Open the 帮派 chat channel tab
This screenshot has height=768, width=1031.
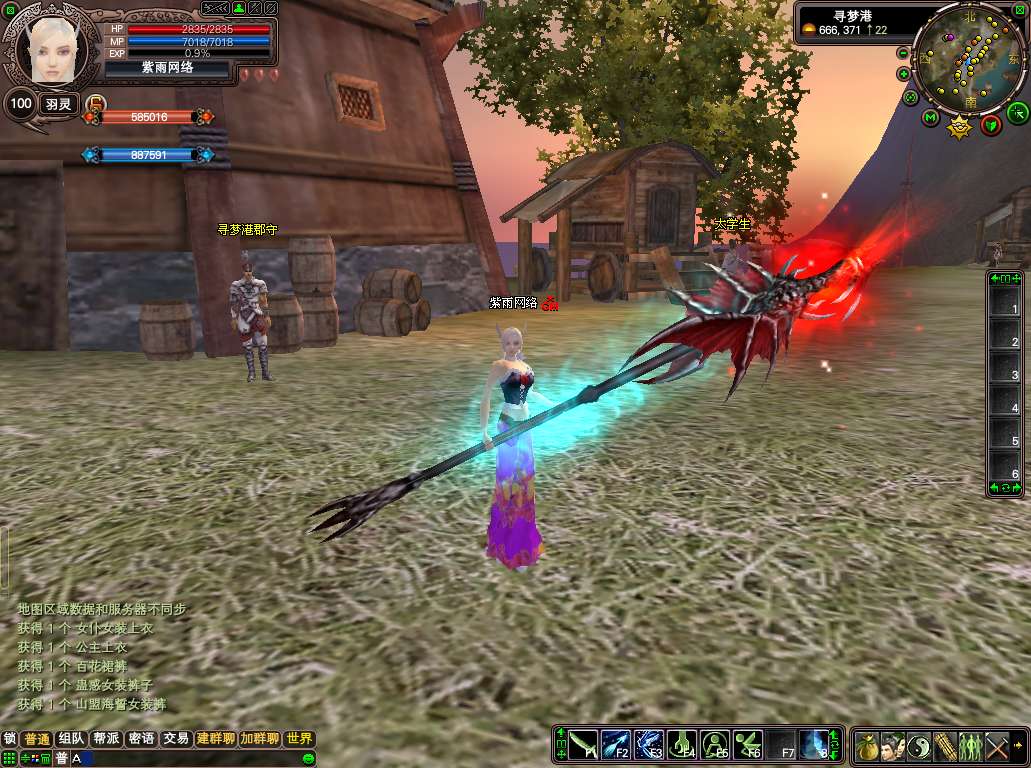[x=105, y=739]
